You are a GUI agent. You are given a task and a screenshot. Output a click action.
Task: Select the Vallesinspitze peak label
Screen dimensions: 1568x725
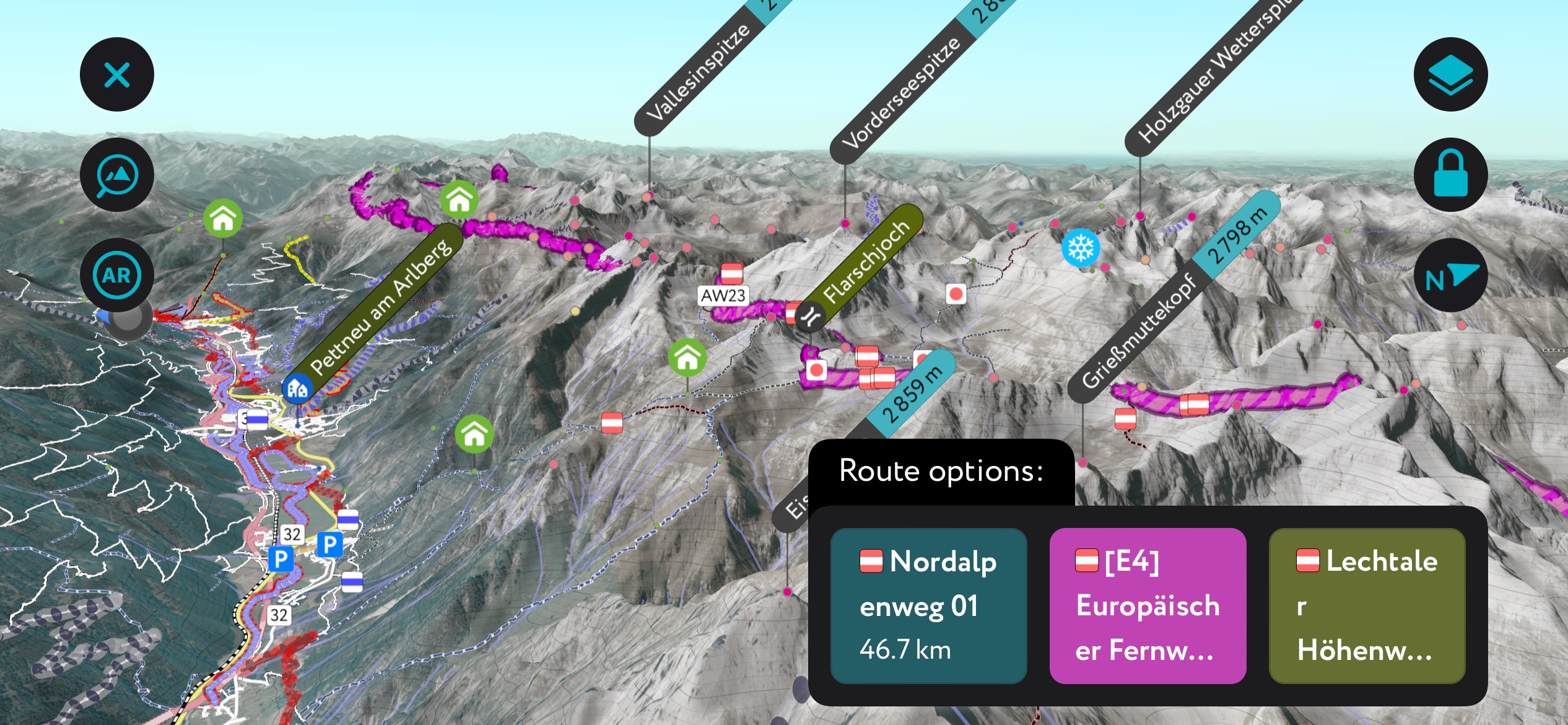click(x=697, y=74)
